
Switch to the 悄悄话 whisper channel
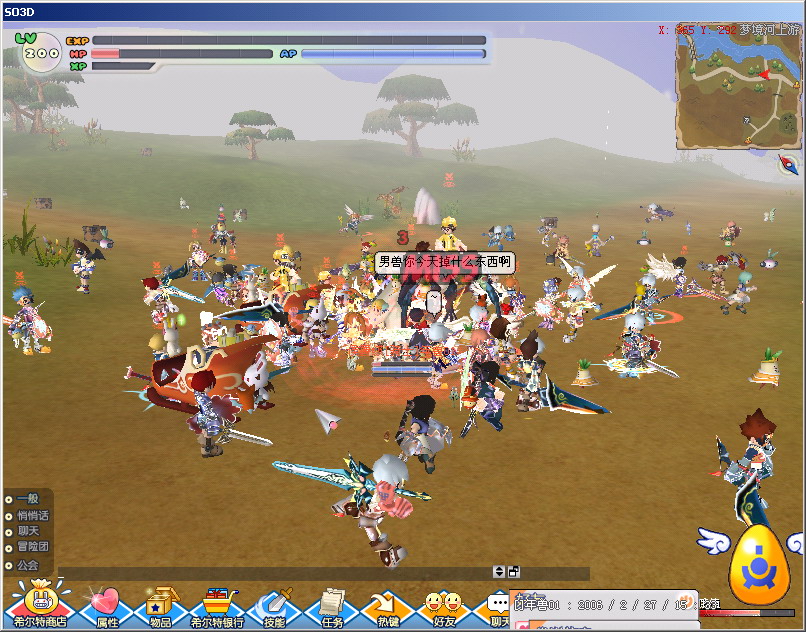point(31,515)
